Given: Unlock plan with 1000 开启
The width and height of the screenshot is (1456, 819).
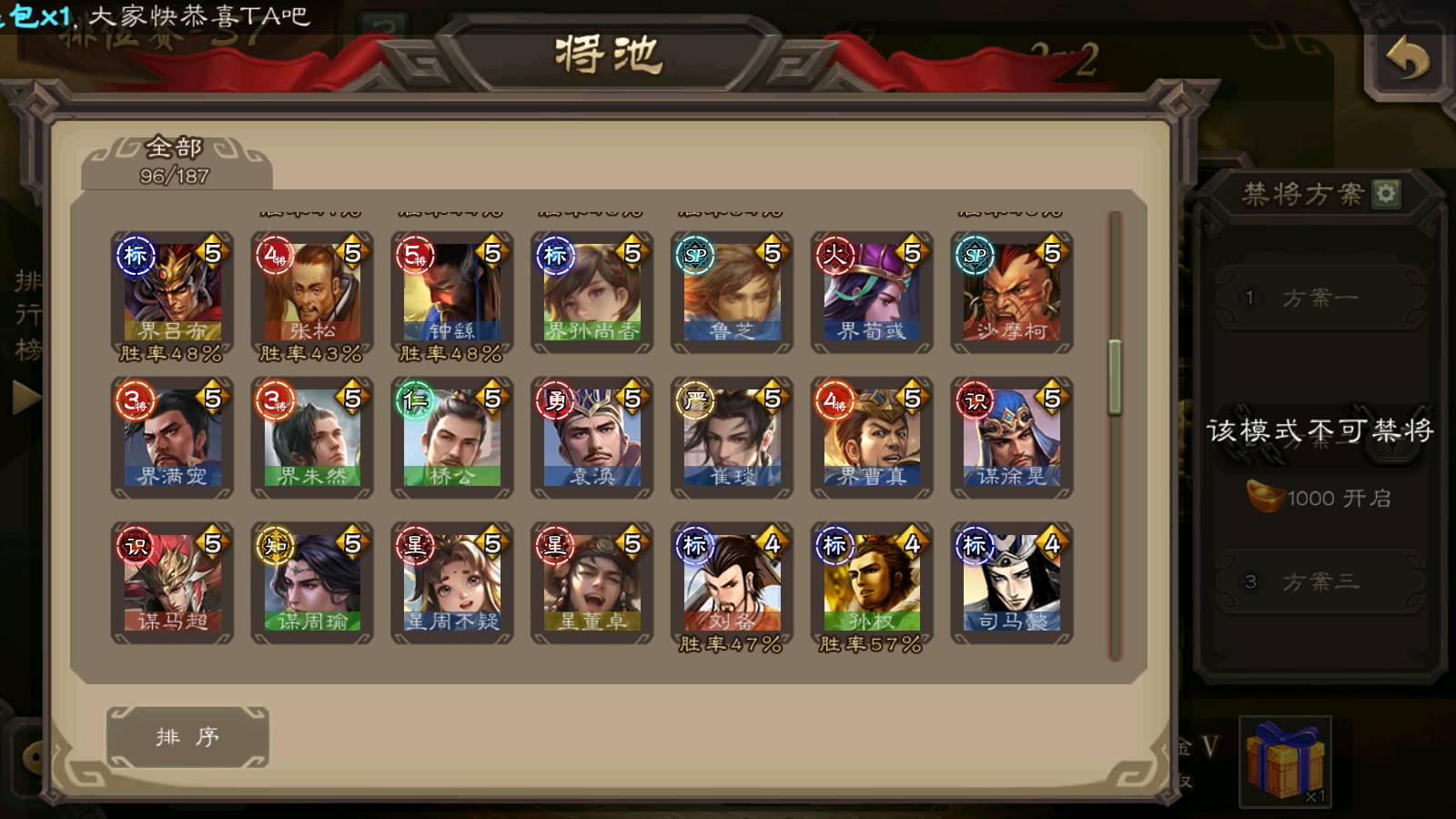Looking at the screenshot, I should tap(1319, 498).
